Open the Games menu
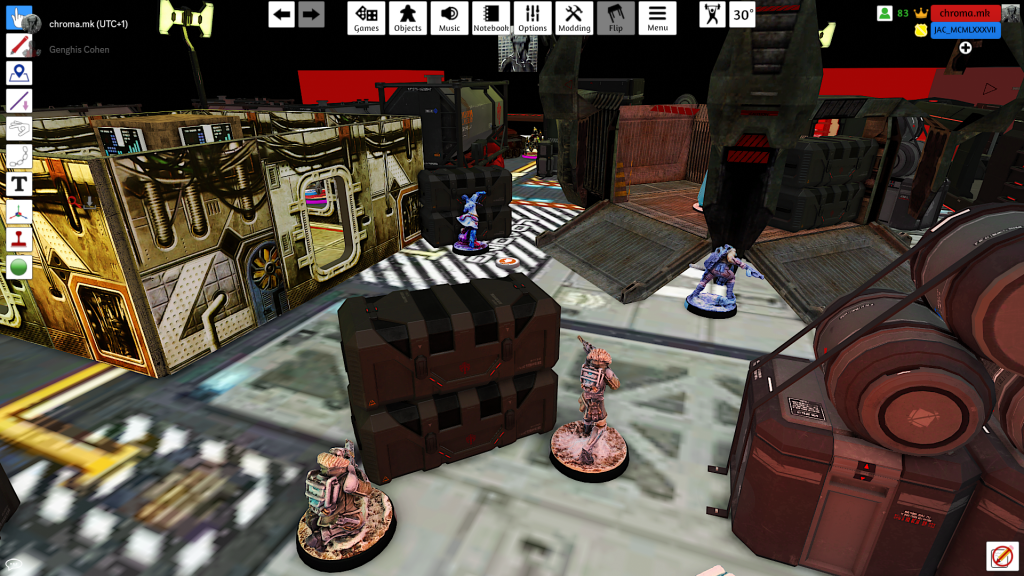This screenshot has height=576, width=1024. coord(366,17)
